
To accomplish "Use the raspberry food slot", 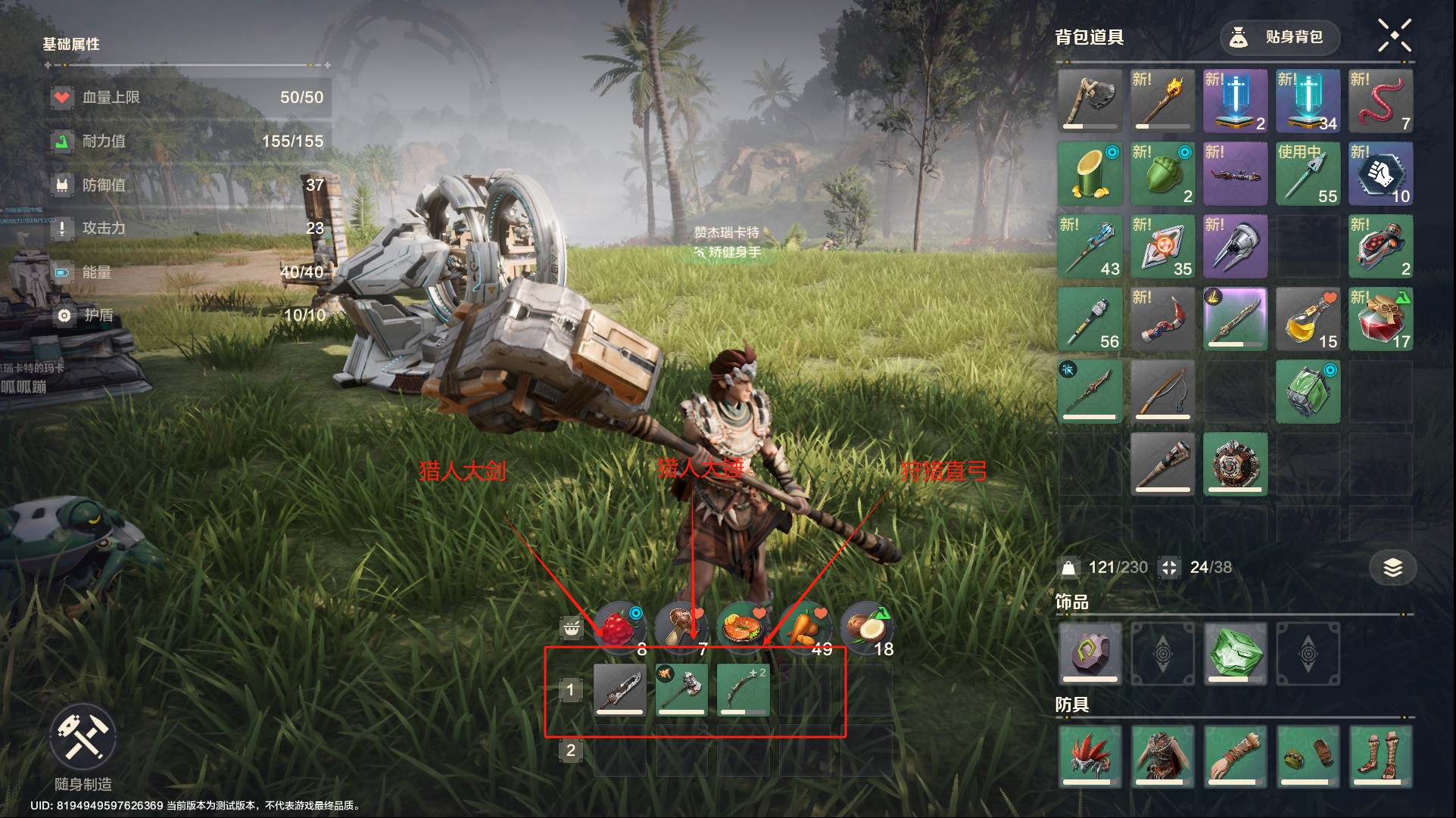I will (620, 627).
